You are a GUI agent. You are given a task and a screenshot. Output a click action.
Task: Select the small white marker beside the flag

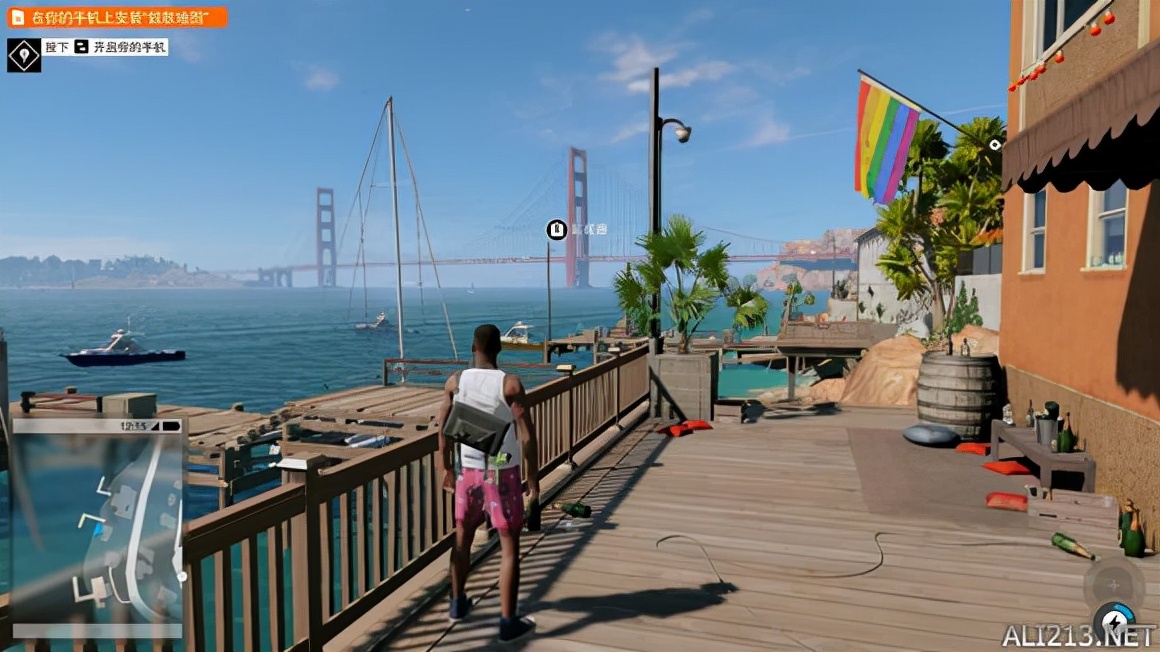tap(995, 145)
